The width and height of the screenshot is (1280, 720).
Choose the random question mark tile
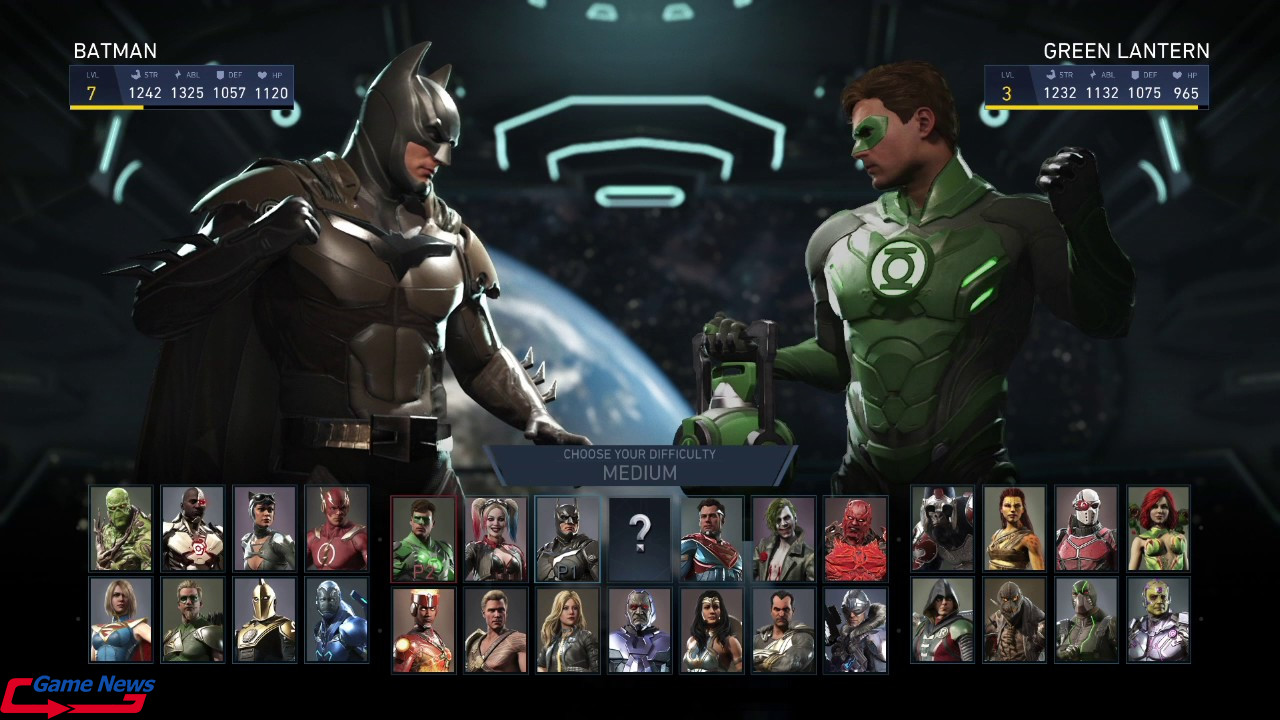(x=639, y=539)
